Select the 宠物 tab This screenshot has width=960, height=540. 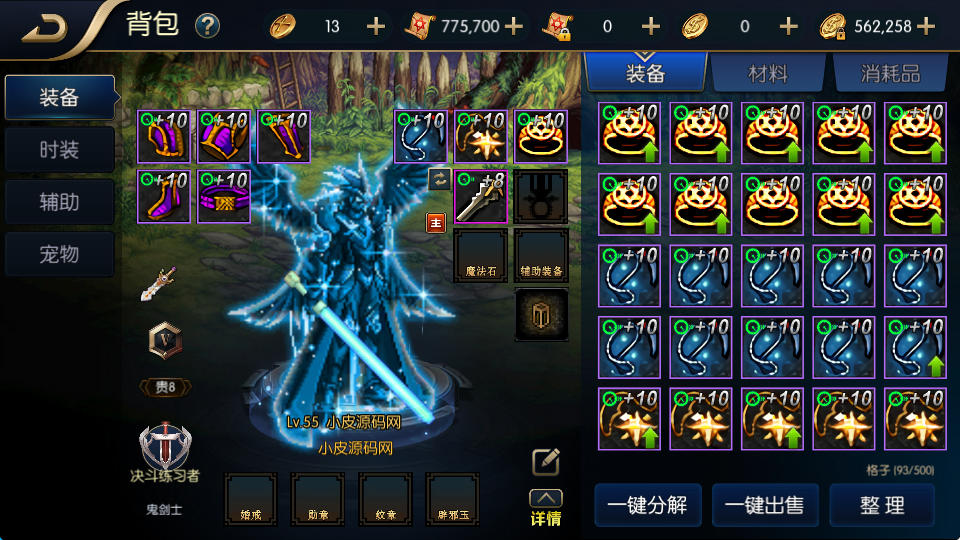(59, 254)
